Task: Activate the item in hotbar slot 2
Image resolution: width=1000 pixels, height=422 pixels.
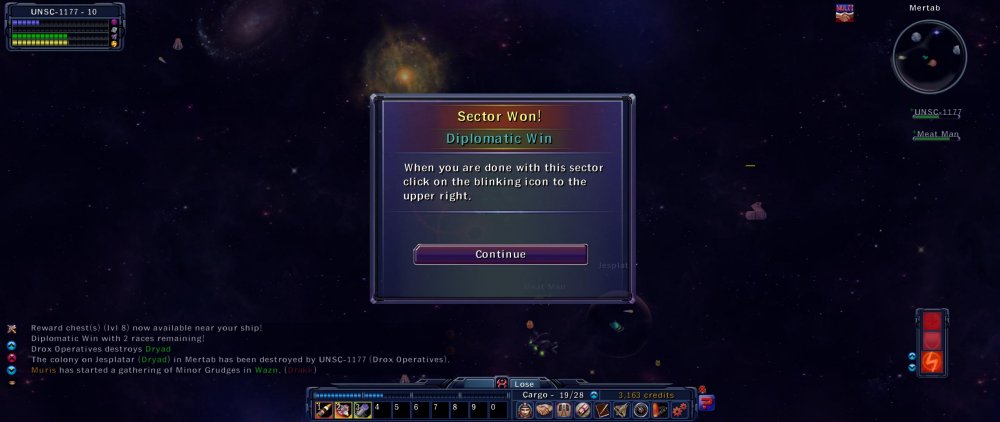Action: [343, 410]
